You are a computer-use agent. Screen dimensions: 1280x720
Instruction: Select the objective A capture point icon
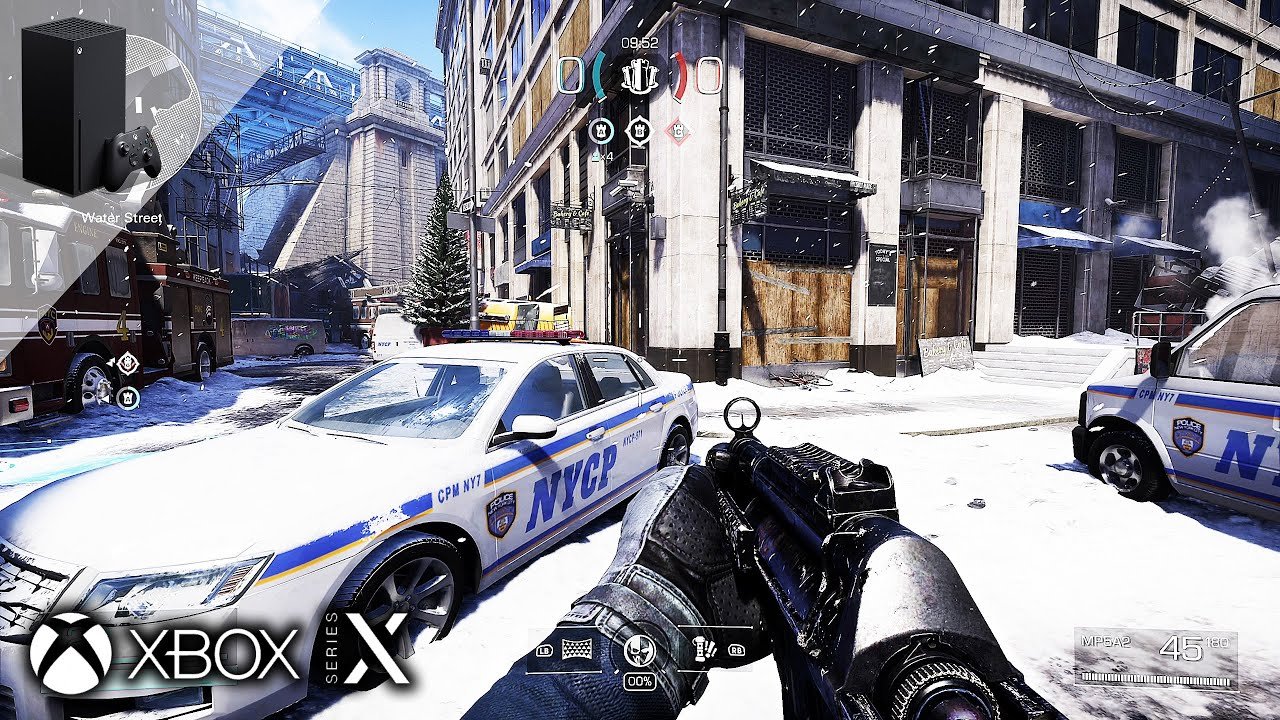(601, 129)
